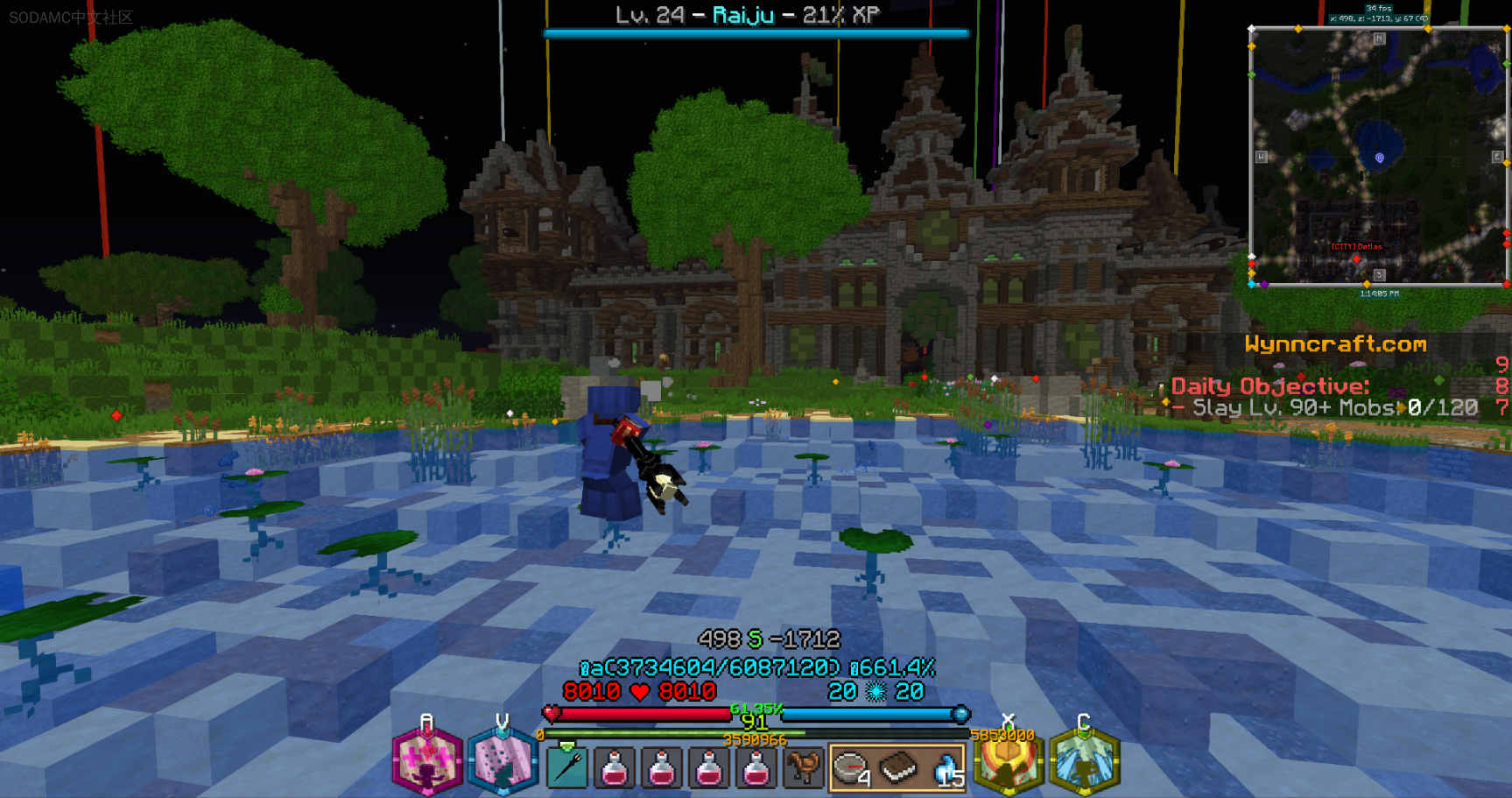Activate the teal teleport spell icon
The width and height of the screenshot is (1512, 798).
coord(502,761)
